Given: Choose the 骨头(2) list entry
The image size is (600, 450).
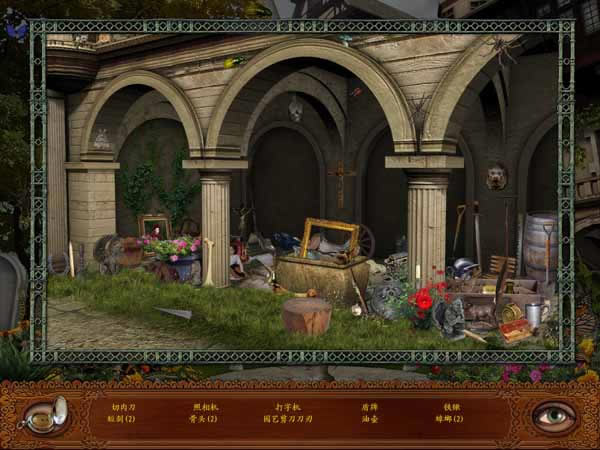Looking at the screenshot, I should coord(204,419).
